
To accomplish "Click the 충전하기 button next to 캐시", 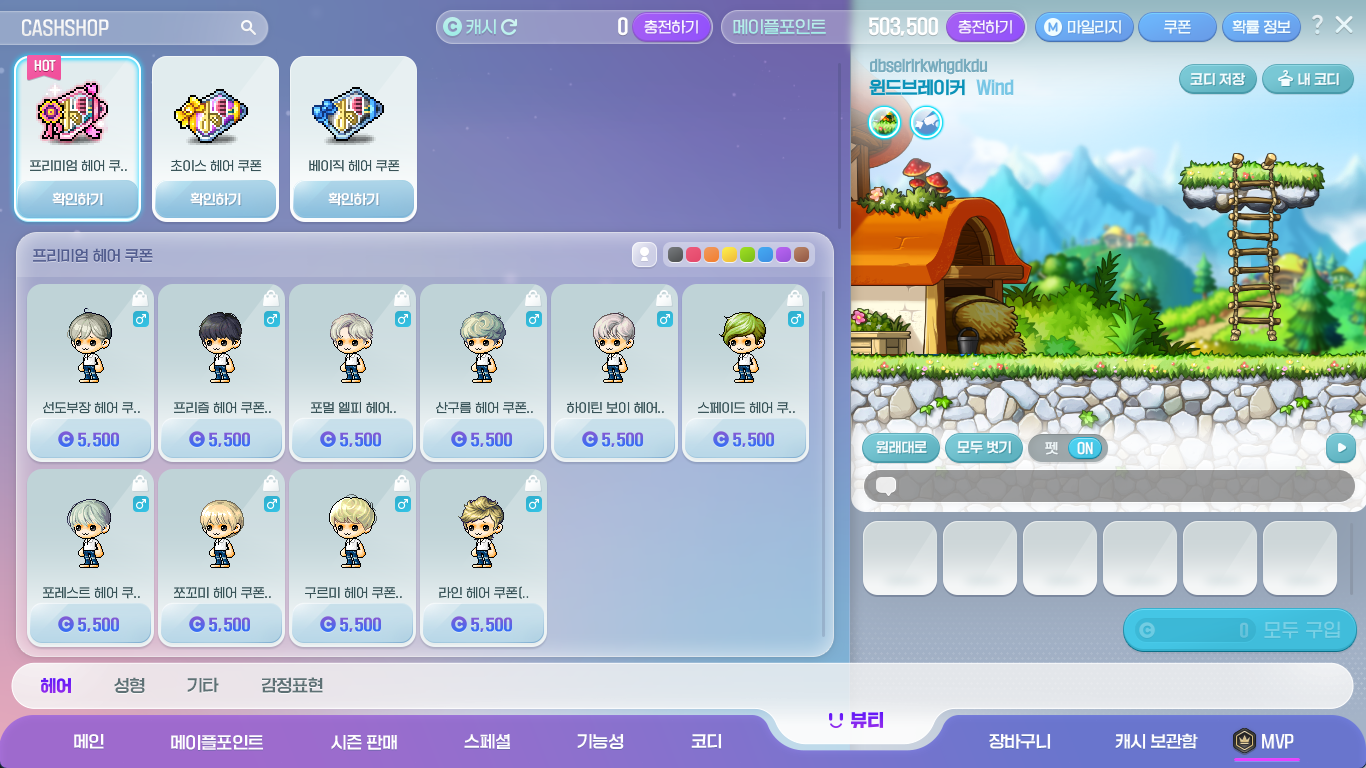I will (x=671, y=27).
